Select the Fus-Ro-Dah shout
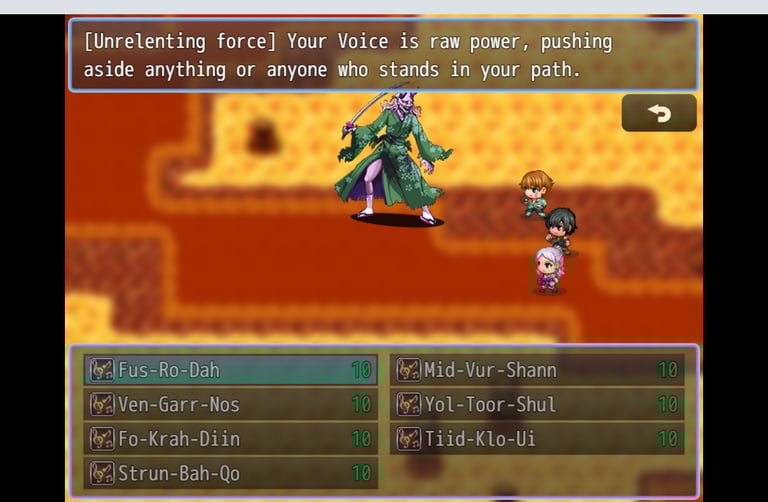Image resolution: width=768 pixels, height=502 pixels. click(230, 370)
